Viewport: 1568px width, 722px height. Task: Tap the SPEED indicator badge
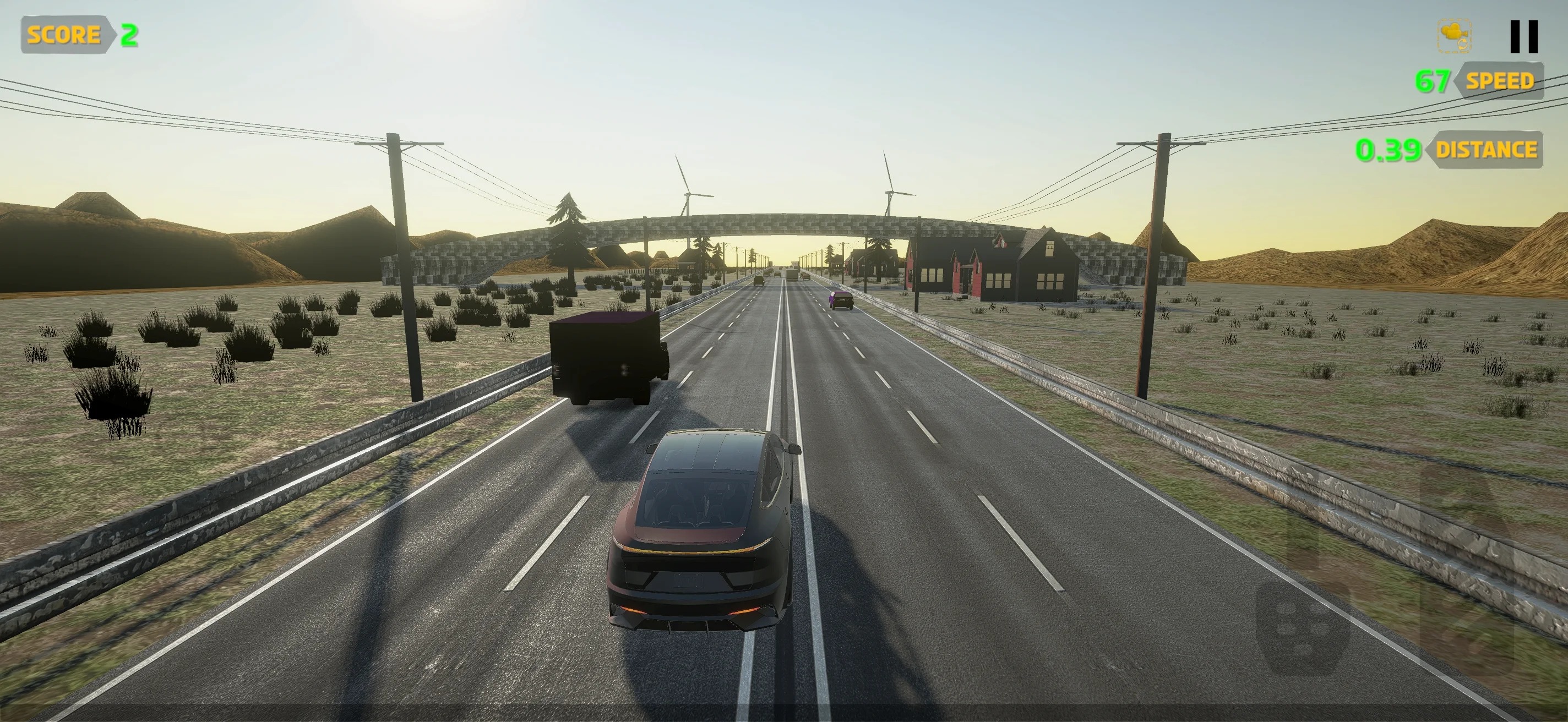pos(1500,81)
